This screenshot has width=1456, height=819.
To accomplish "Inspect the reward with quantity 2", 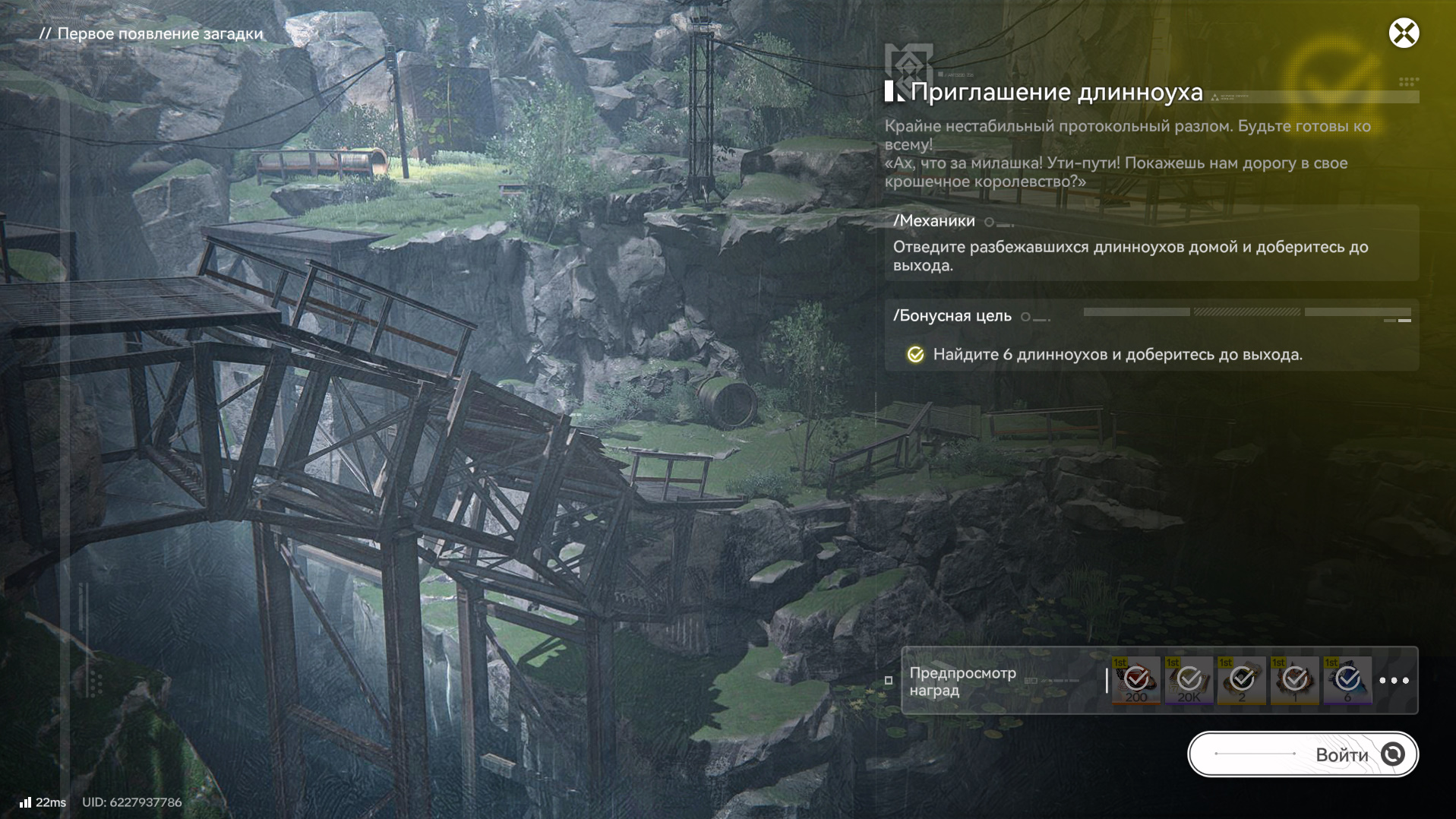I will pyautogui.click(x=1242, y=681).
